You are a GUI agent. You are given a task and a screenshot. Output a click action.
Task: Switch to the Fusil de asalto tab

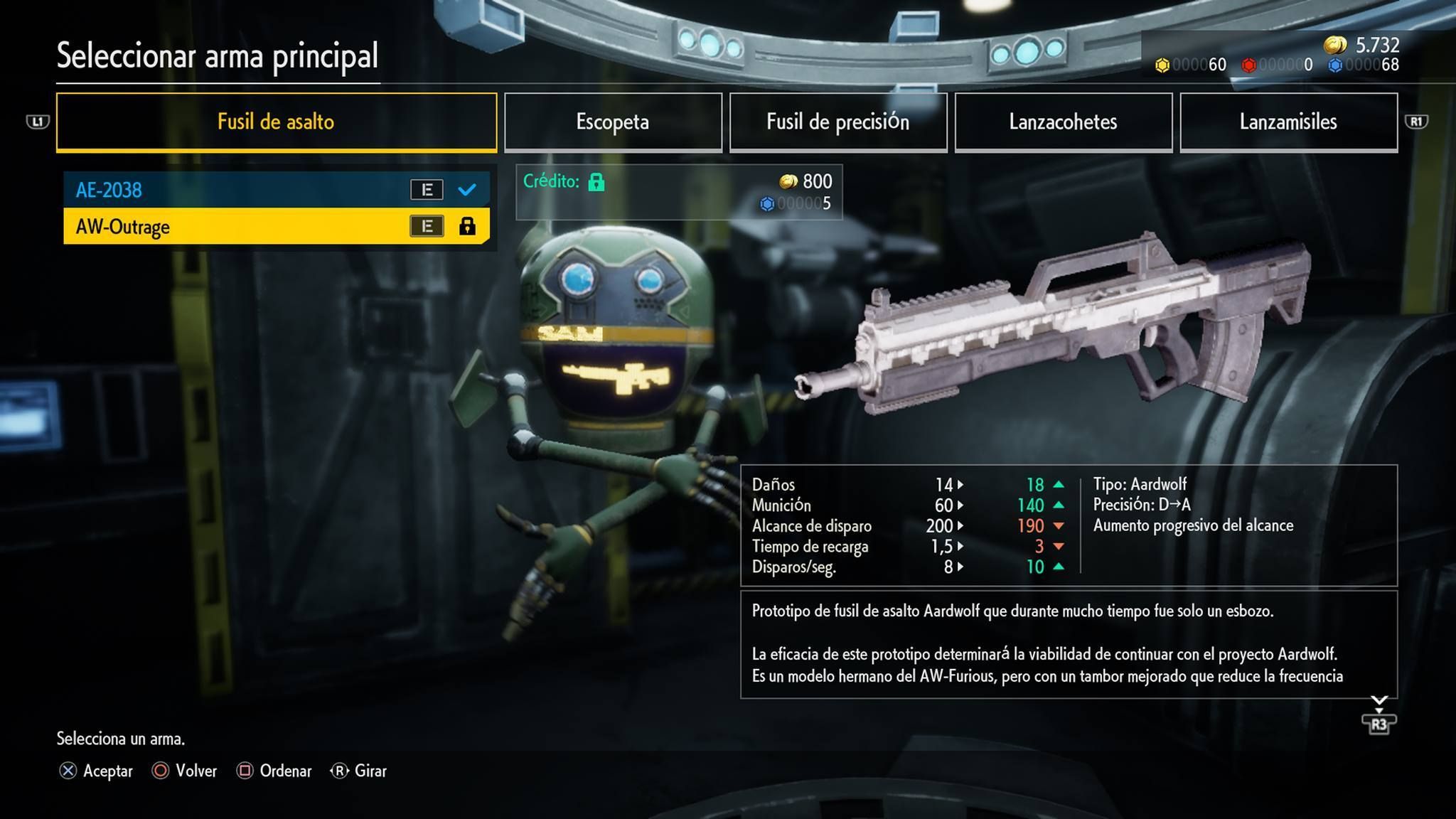pyautogui.click(x=276, y=122)
